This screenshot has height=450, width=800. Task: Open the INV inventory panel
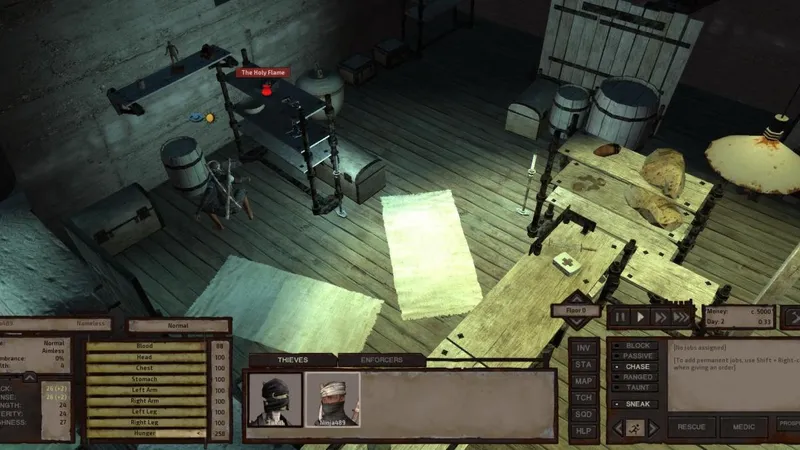582,347
